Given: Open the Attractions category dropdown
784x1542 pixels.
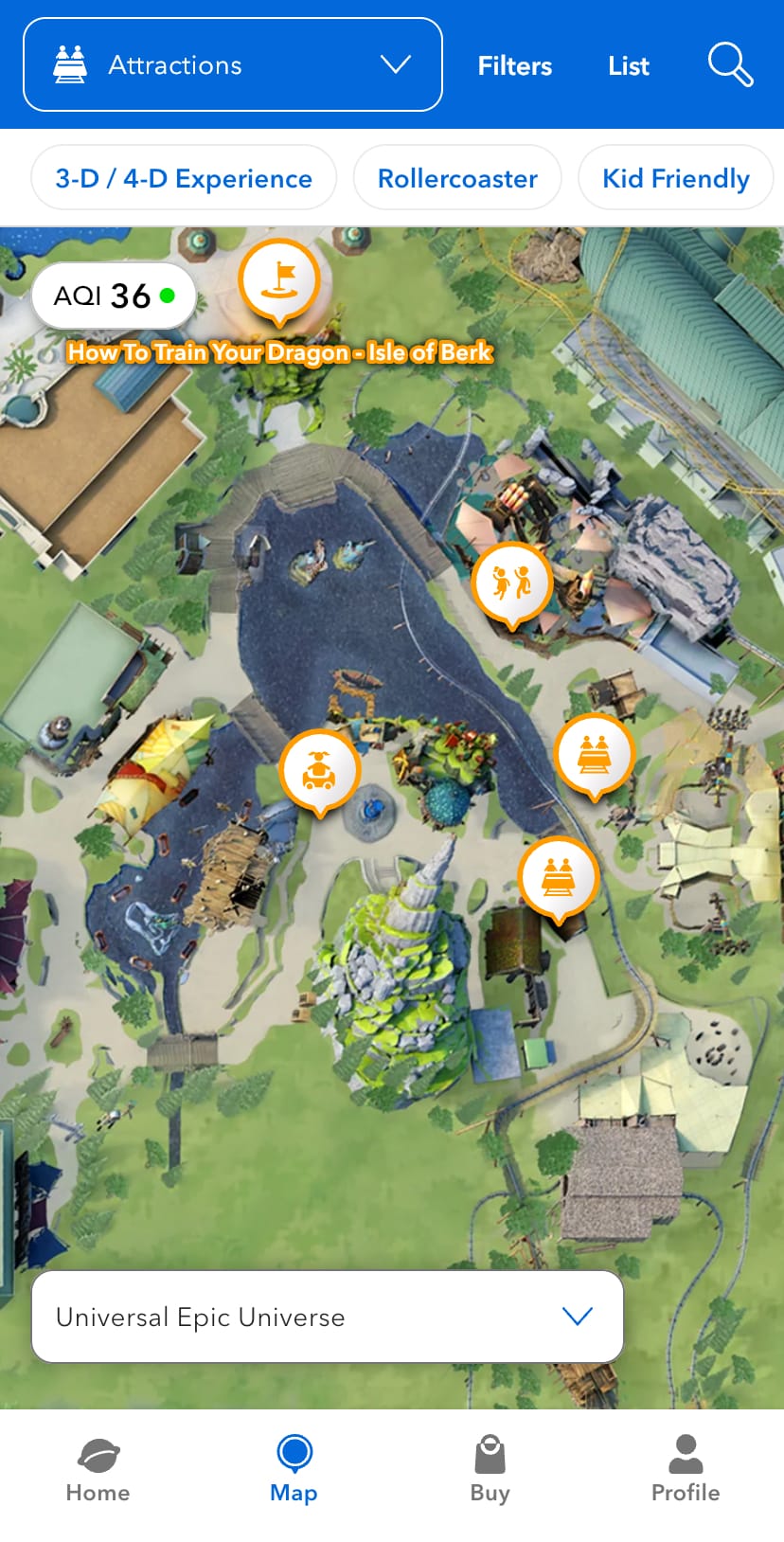Looking at the screenshot, I should coord(233,64).
